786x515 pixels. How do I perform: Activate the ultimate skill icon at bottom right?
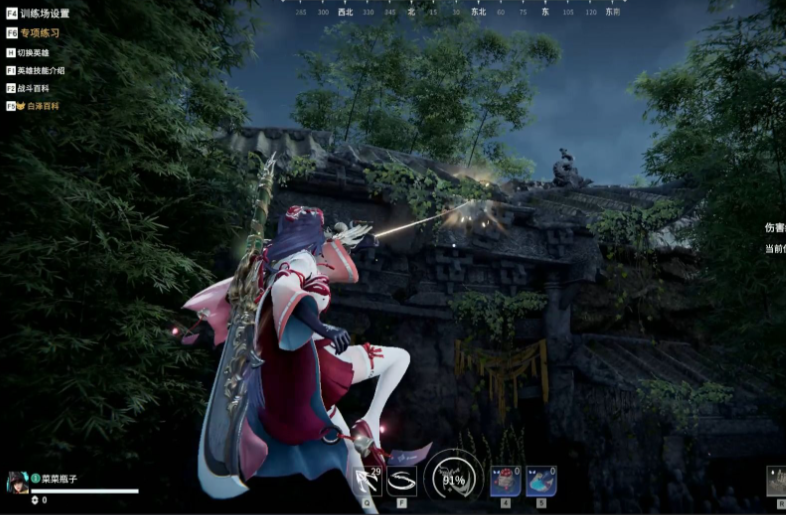tap(777, 481)
